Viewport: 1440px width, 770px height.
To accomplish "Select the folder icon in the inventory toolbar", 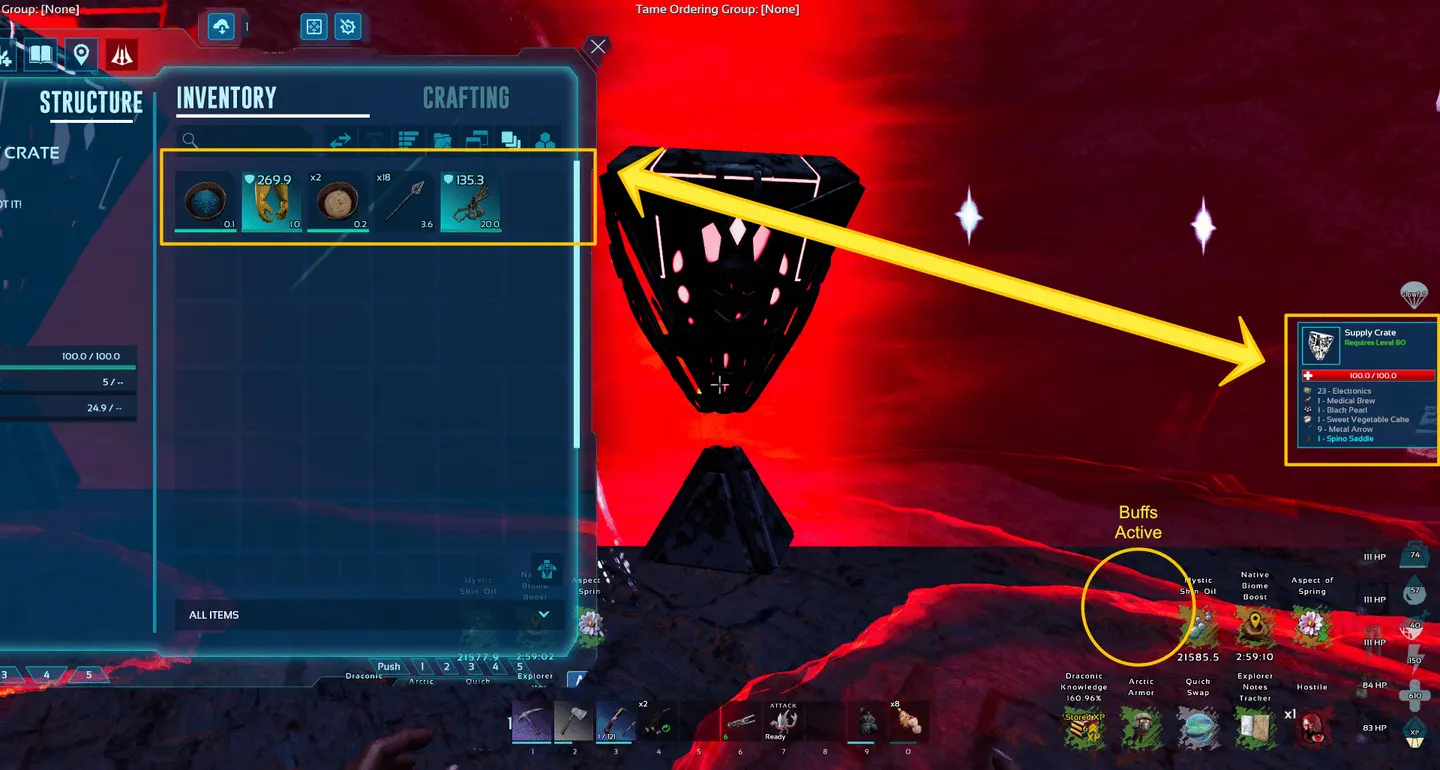I will click(x=442, y=140).
